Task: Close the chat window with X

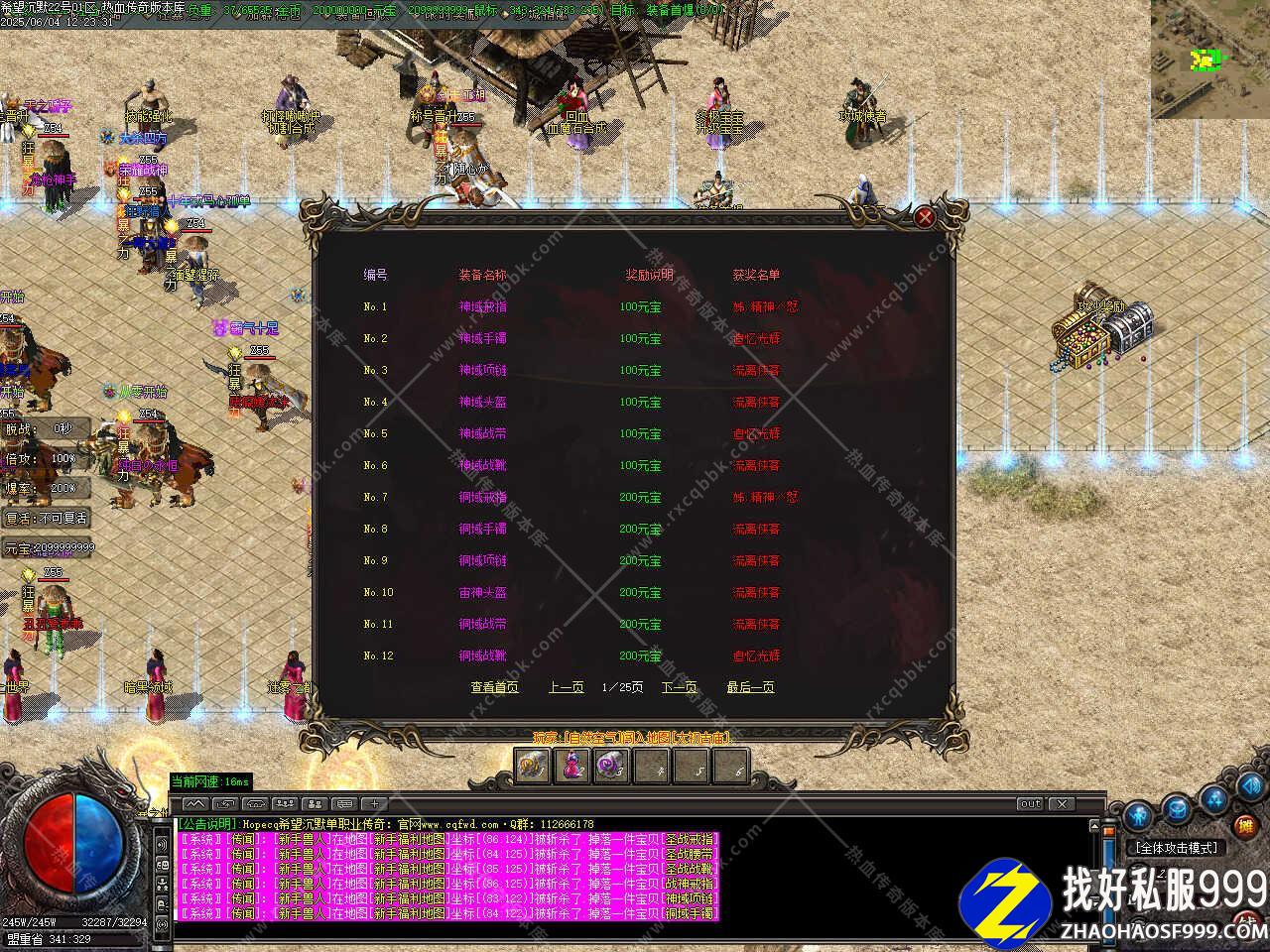Action: point(1062,803)
